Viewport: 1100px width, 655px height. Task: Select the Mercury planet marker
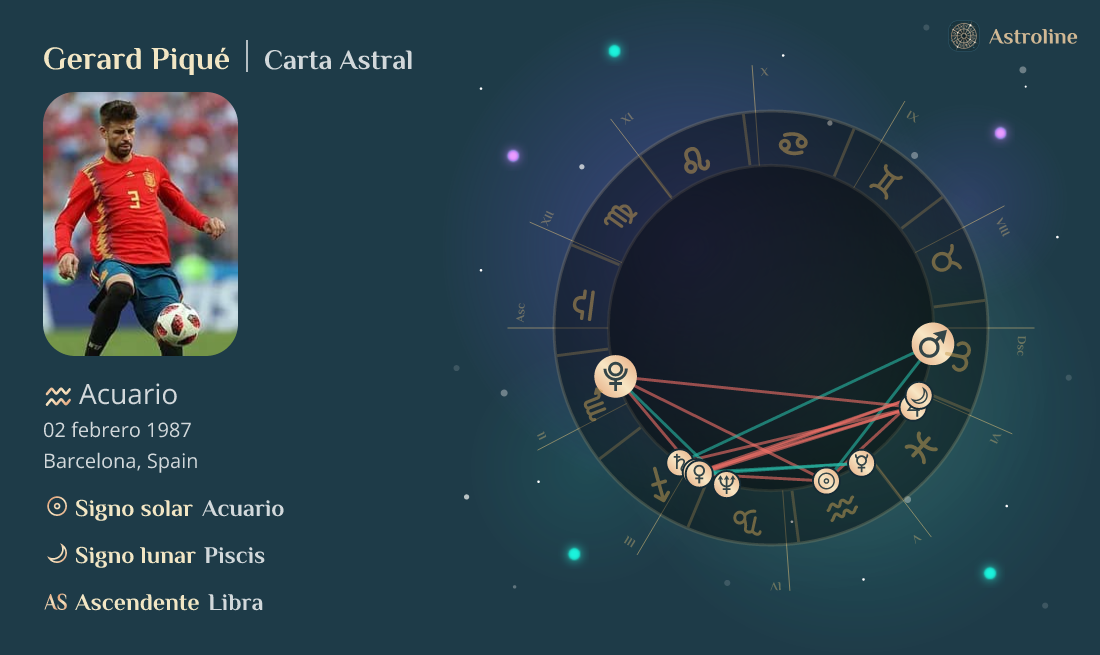(861, 463)
